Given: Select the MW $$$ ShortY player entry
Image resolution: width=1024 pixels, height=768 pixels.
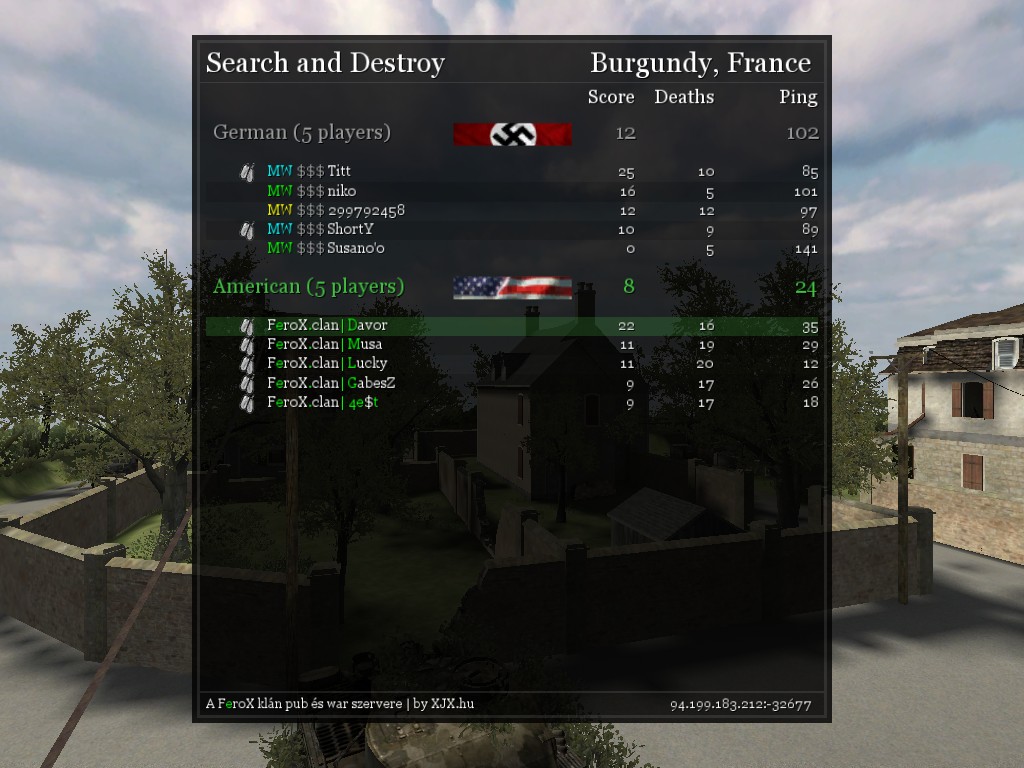Looking at the screenshot, I should coord(320,230).
